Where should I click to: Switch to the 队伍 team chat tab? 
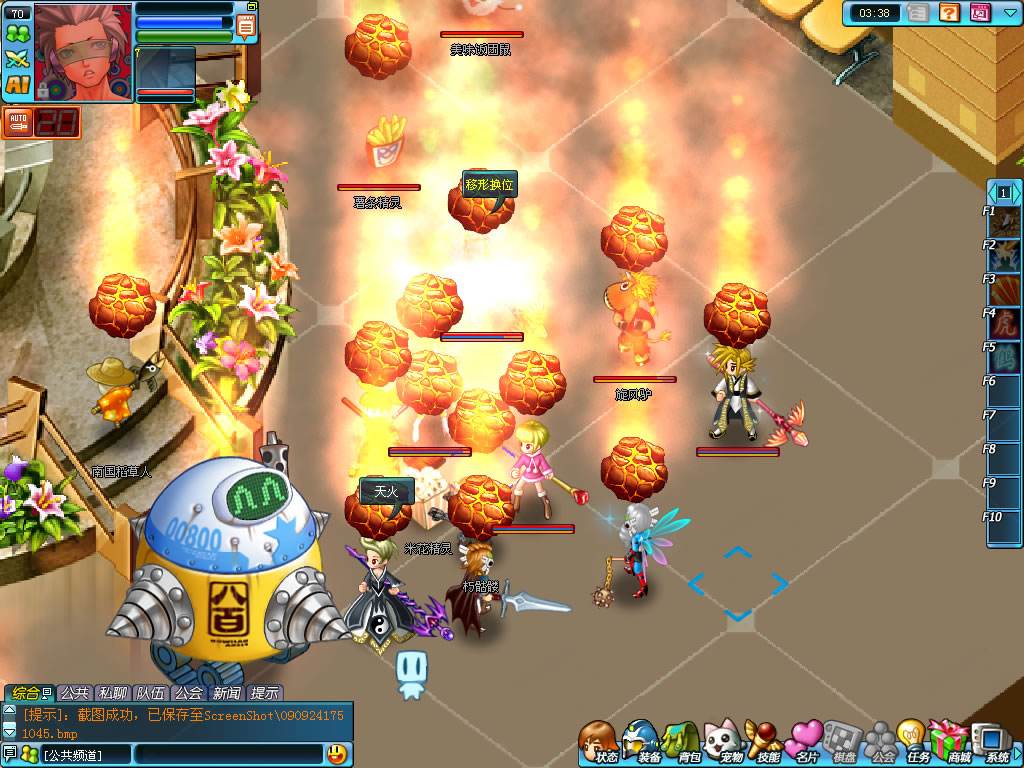click(x=150, y=693)
